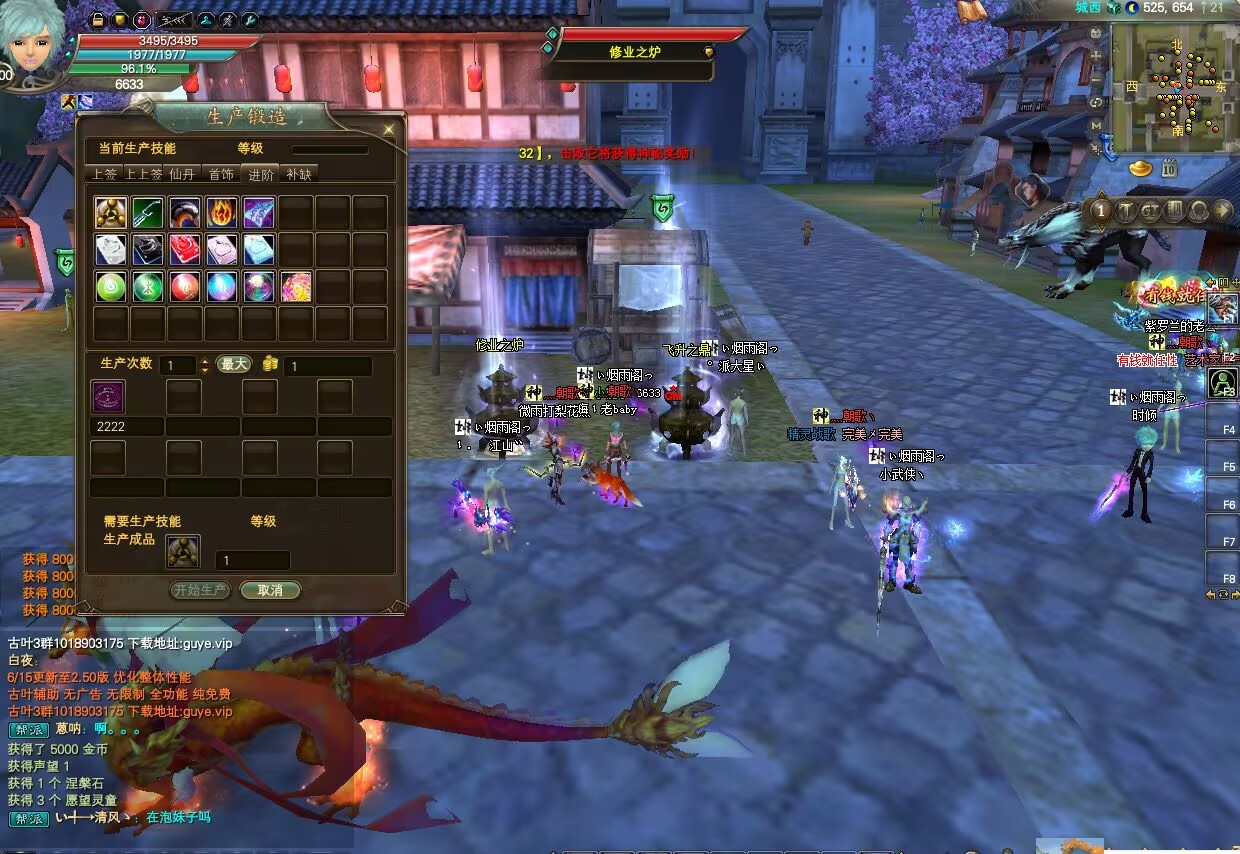
Task: Pick the red tablet recipe icon
Action: [x=185, y=249]
